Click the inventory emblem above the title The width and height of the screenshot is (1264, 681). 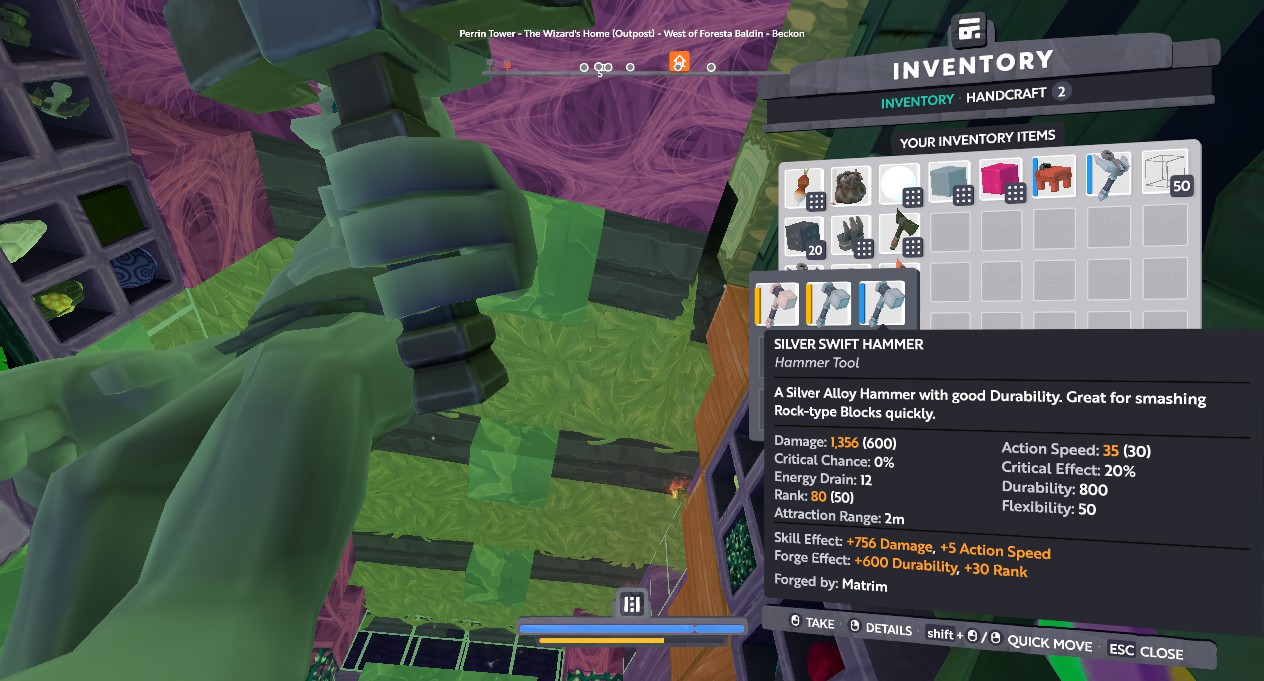pos(968,31)
